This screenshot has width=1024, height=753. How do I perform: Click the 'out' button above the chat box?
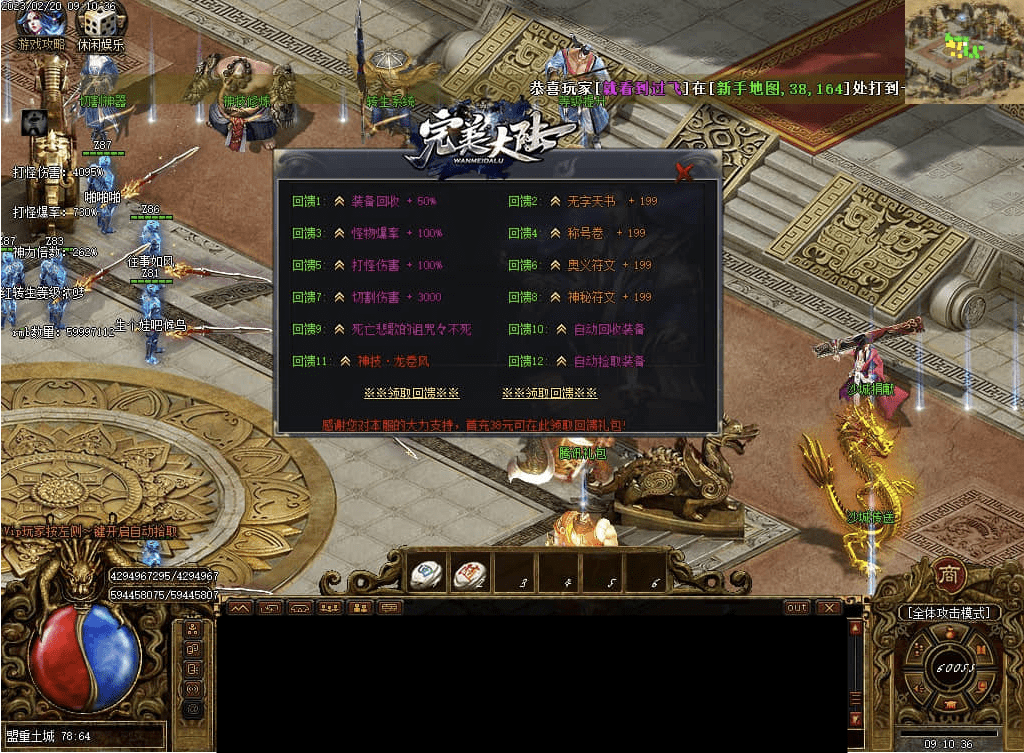[x=797, y=607]
